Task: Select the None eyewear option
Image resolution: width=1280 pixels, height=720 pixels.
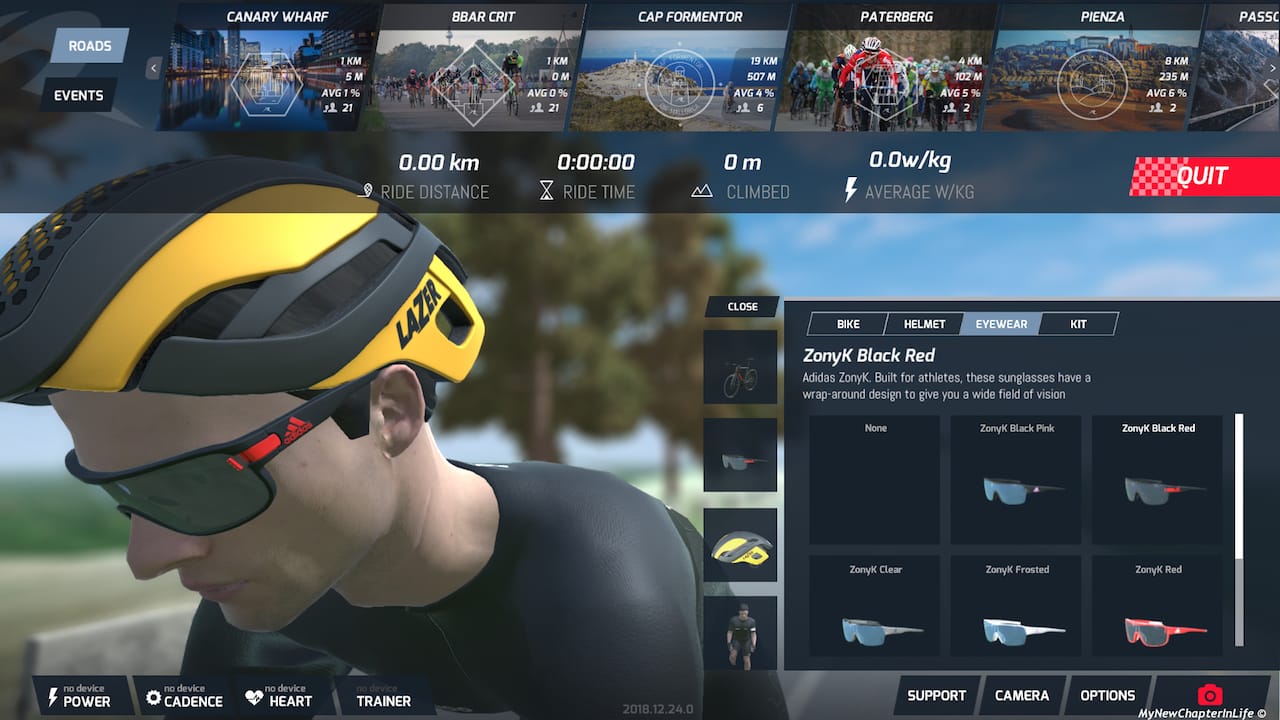Action: click(x=875, y=480)
